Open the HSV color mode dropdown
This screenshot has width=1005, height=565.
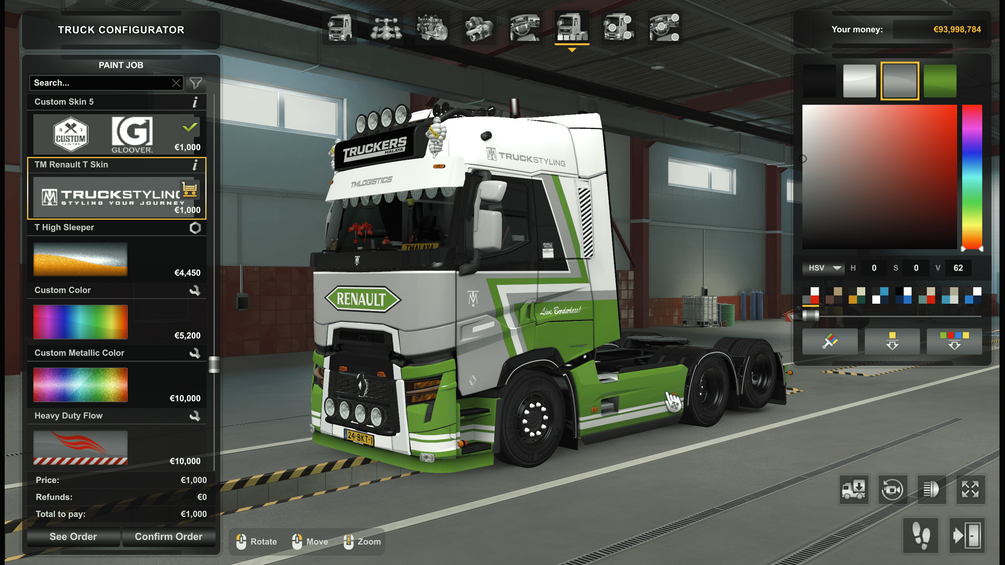[822, 268]
